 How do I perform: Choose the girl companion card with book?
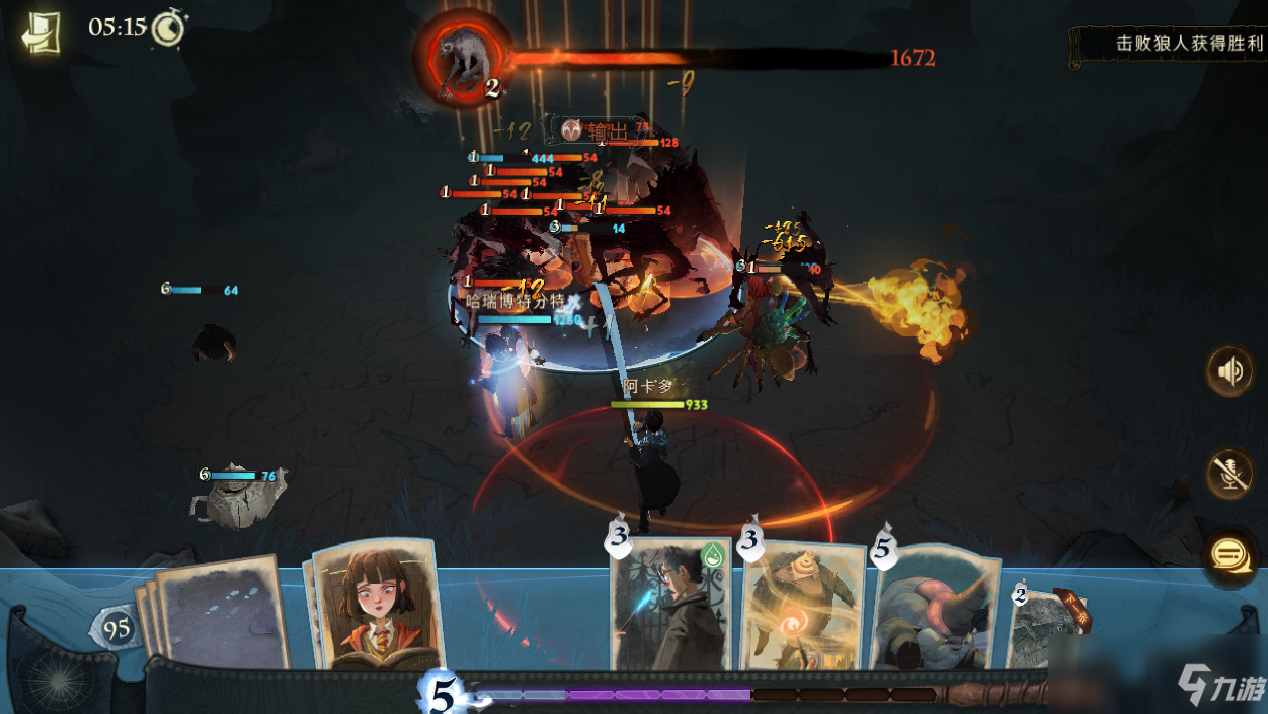373,605
